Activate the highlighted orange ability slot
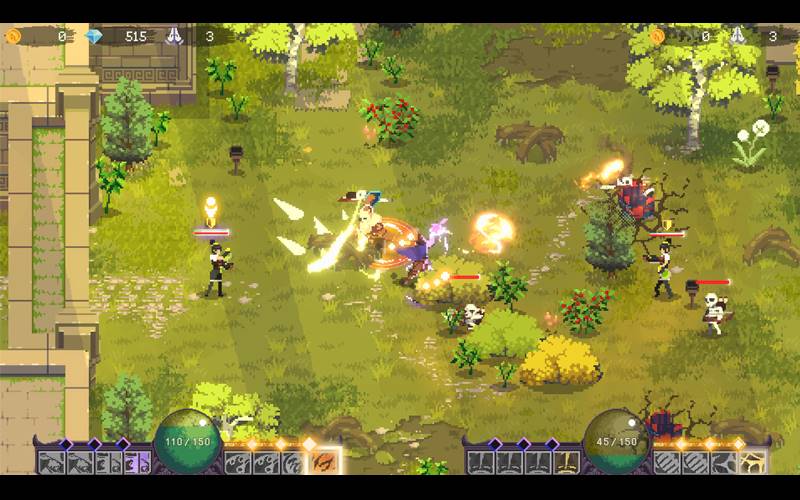 click(x=325, y=463)
